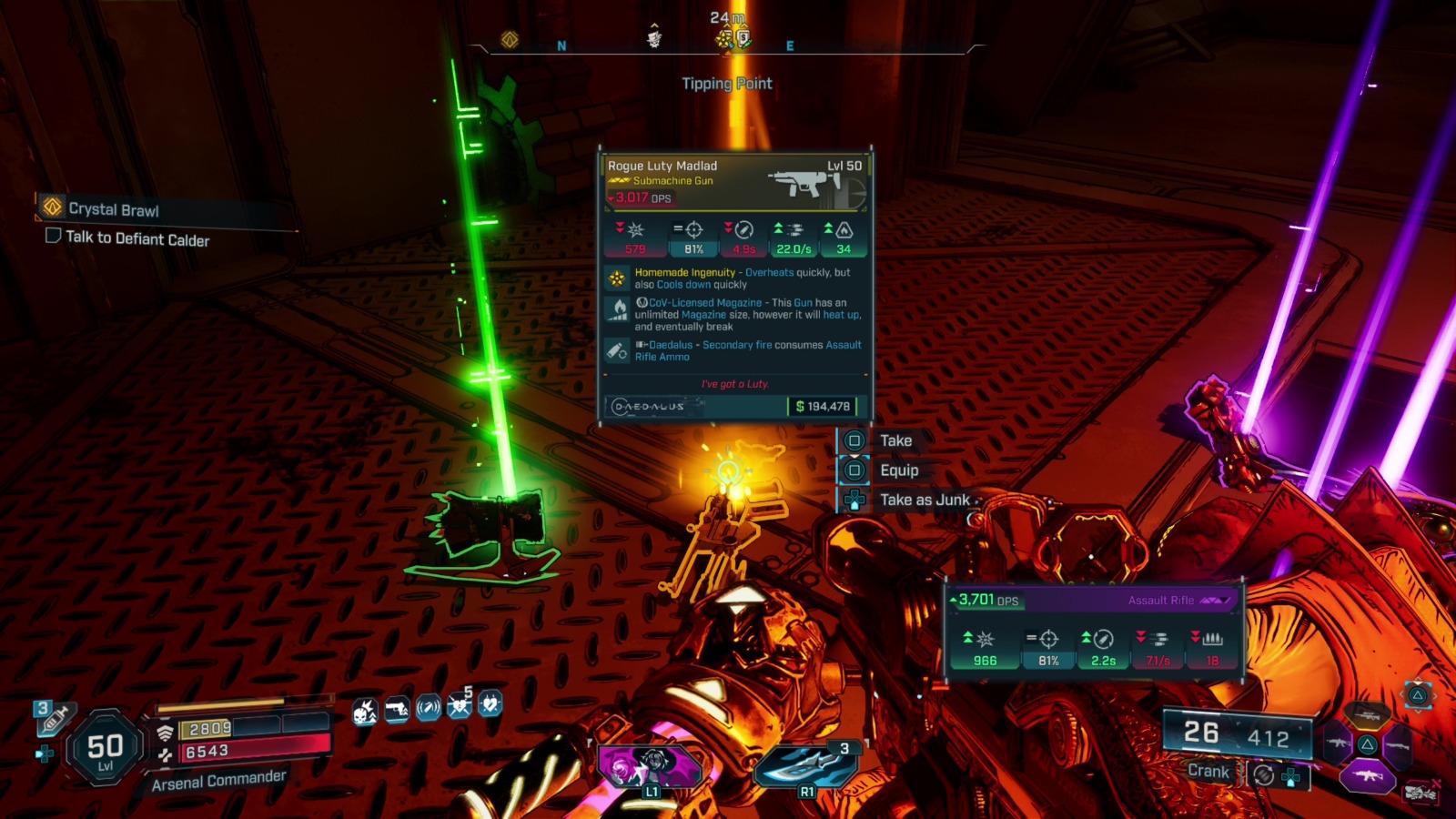
Task: Use the blue throwing knife ordnance
Action: 805,764
